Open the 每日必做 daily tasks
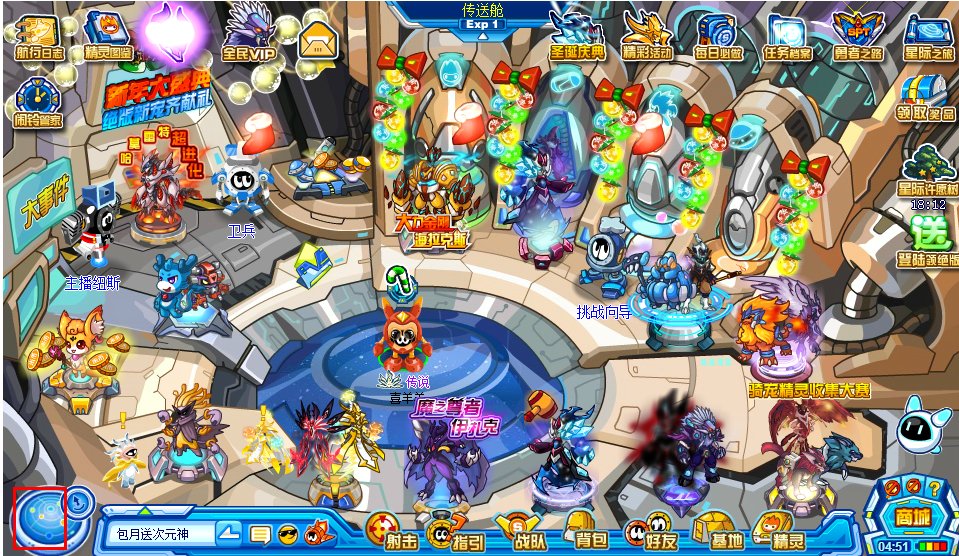This screenshot has height=556, width=959. (x=717, y=33)
